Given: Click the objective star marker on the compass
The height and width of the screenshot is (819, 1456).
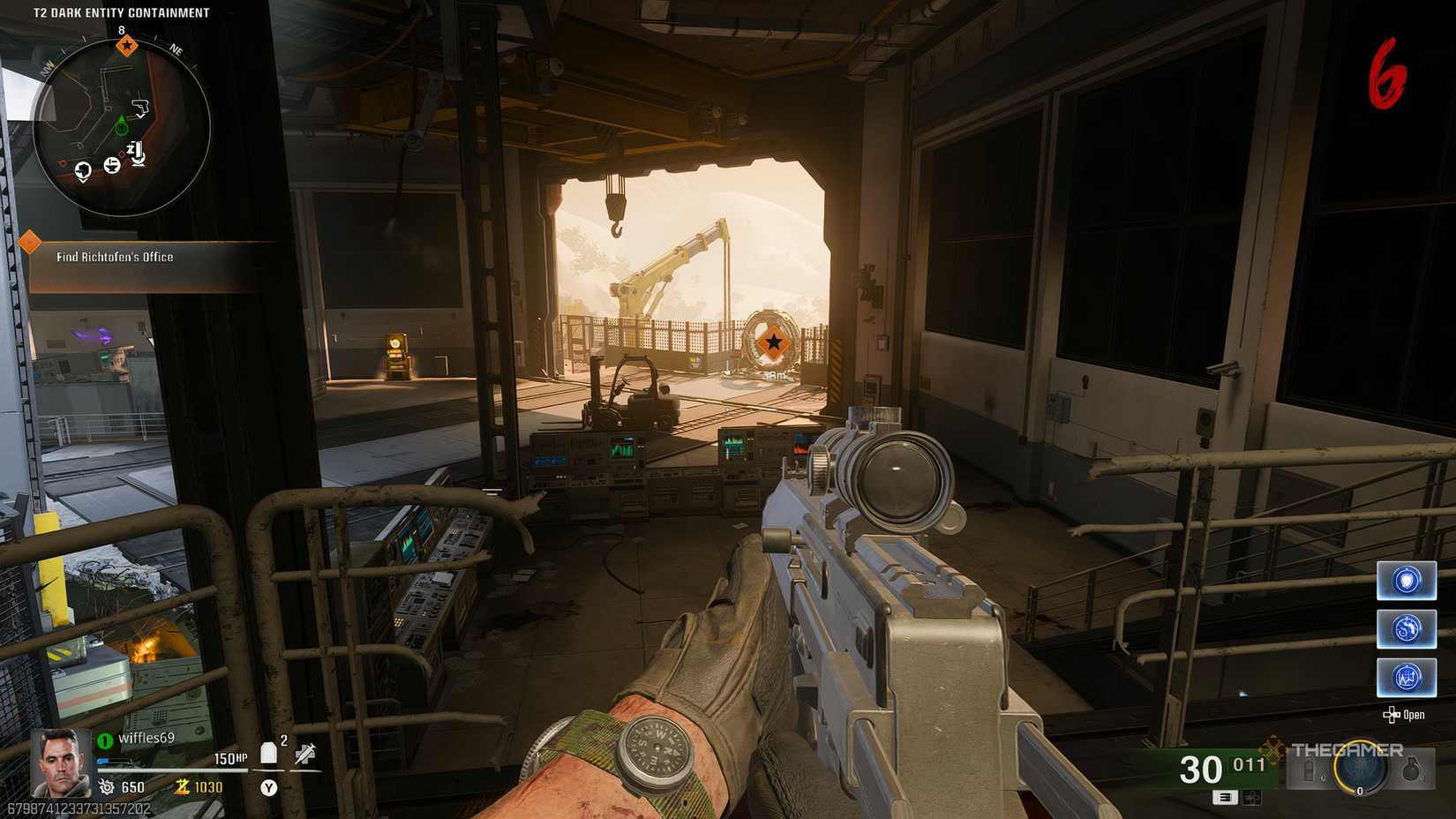Looking at the screenshot, I should tap(127, 45).
